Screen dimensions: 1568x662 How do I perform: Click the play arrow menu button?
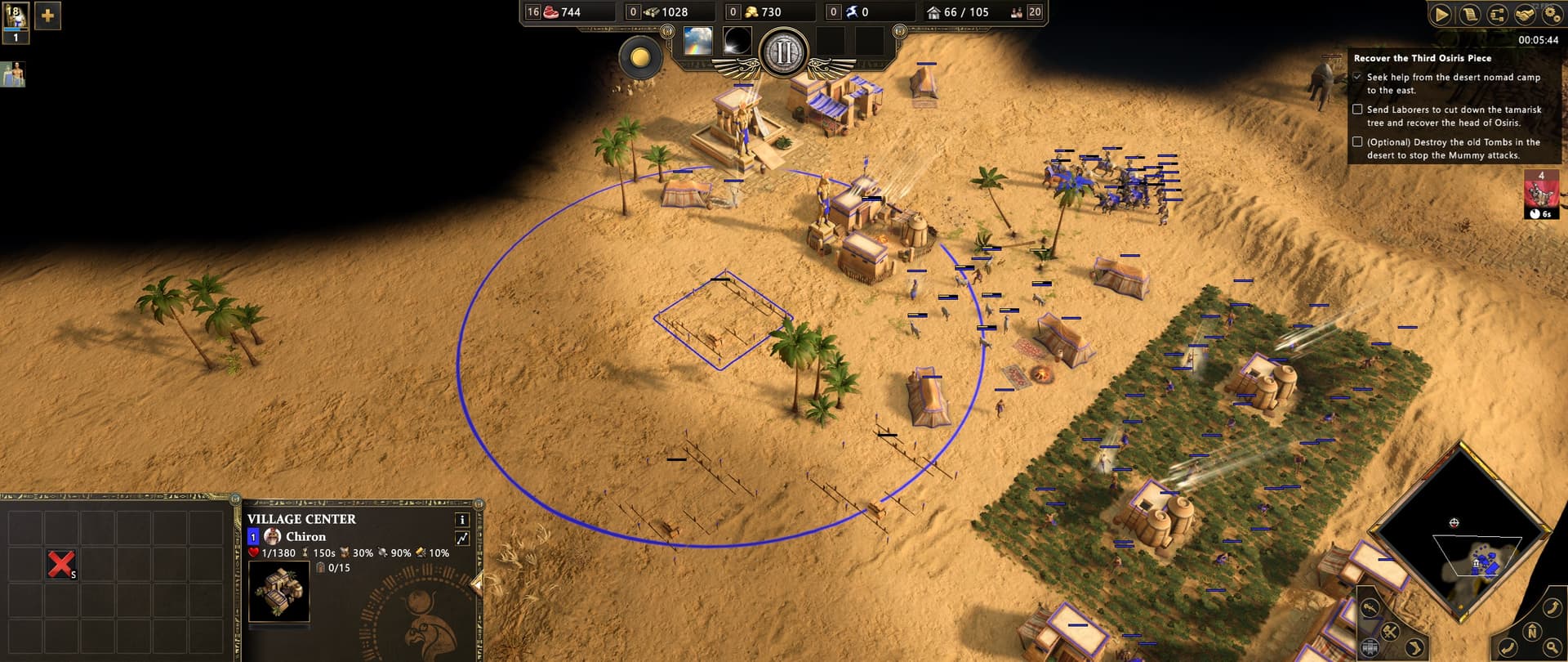click(x=1441, y=15)
